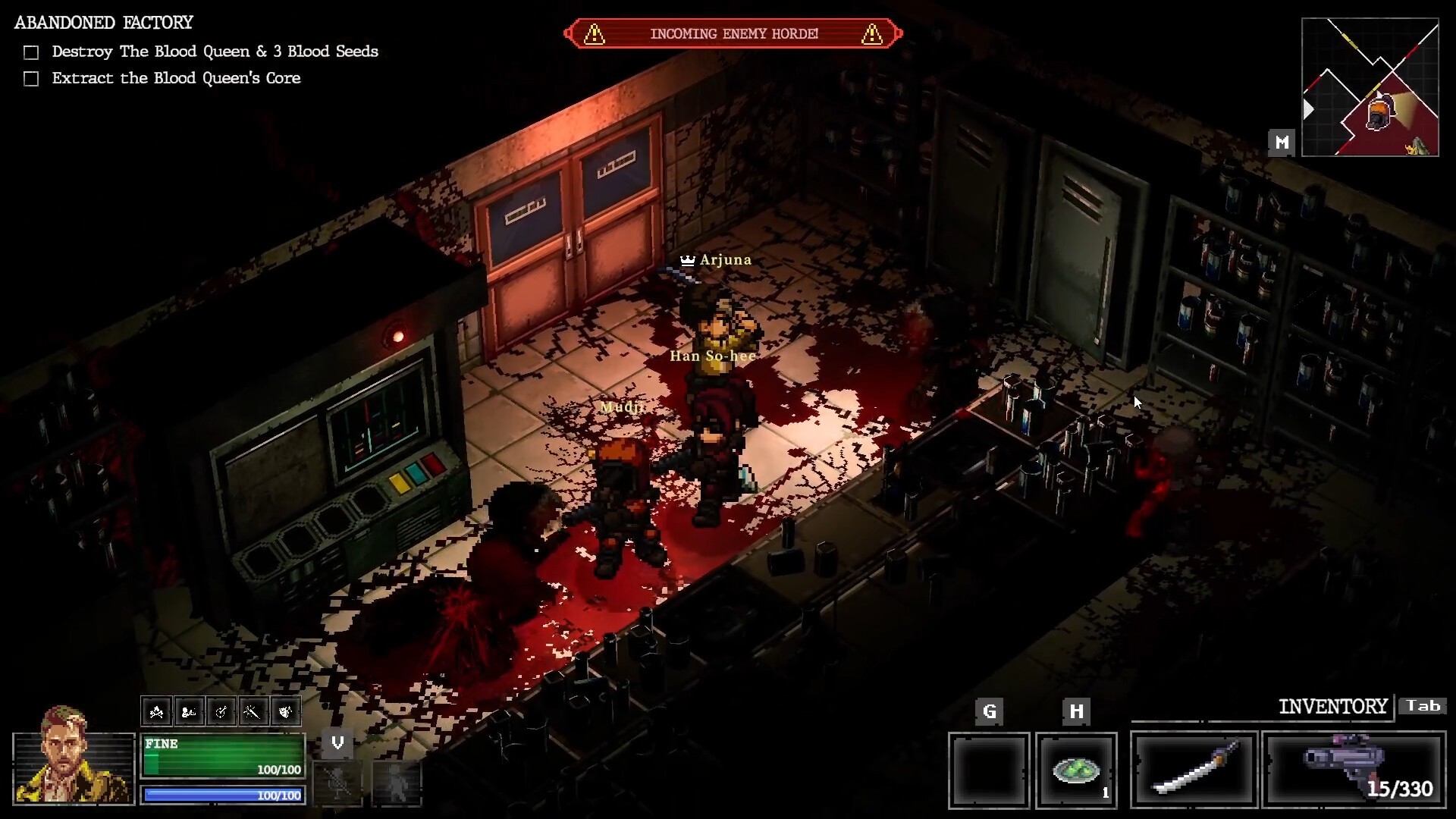The width and height of the screenshot is (1456, 819).
Task: Click the minimap in the corner
Action: click(x=1370, y=87)
